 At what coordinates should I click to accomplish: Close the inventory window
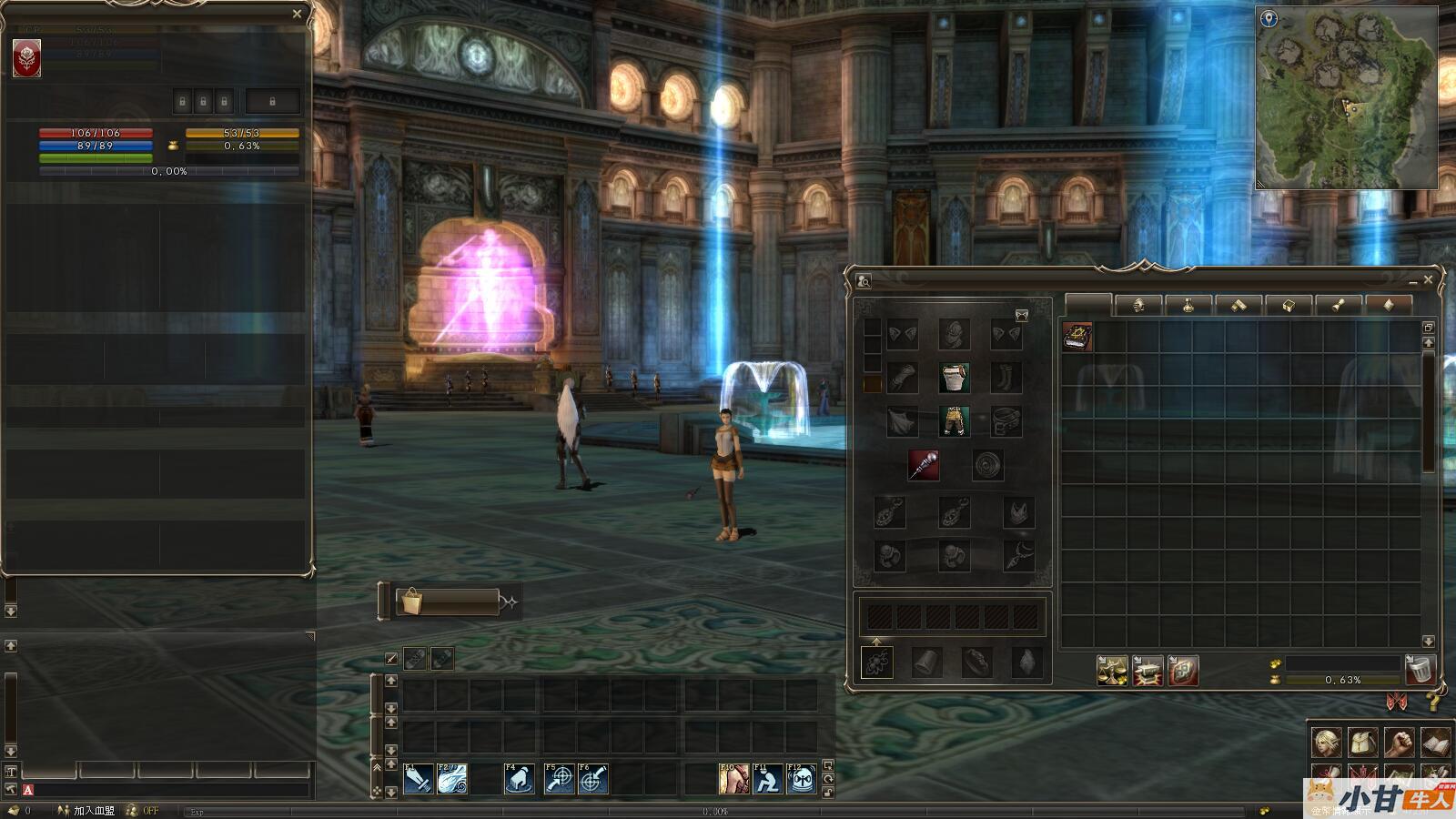[1428, 280]
